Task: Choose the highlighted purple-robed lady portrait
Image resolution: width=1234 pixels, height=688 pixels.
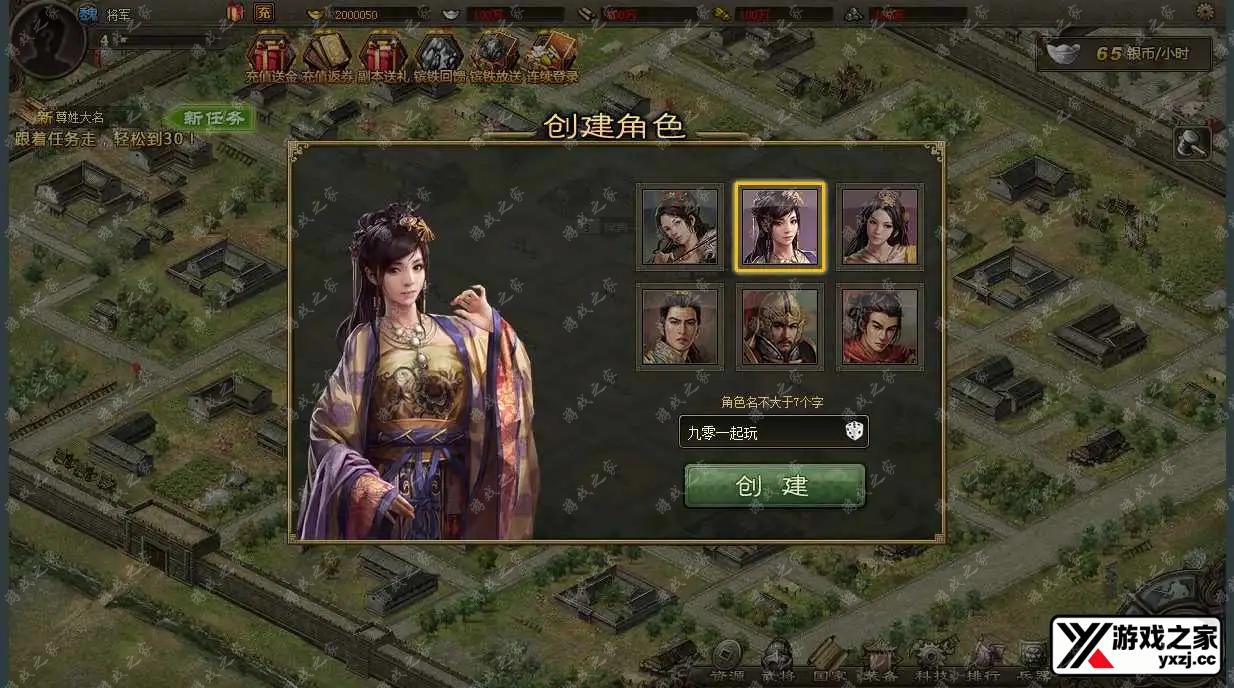Action: (780, 227)
